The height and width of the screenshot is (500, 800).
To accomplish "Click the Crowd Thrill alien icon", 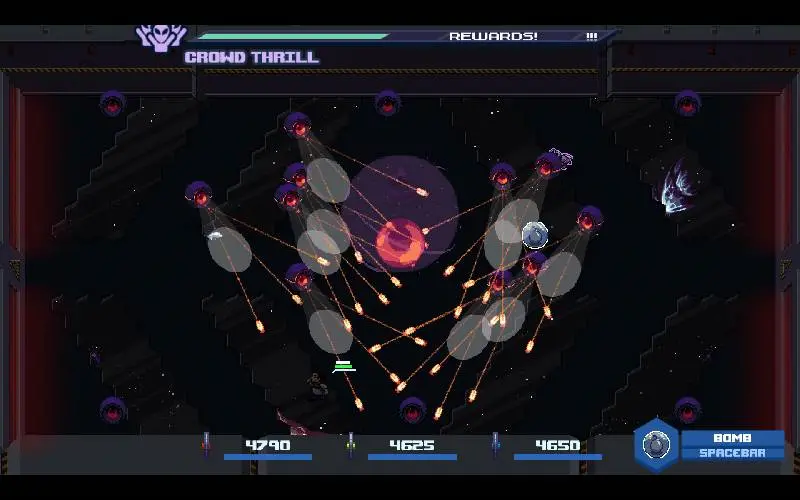I will [161, 37].
